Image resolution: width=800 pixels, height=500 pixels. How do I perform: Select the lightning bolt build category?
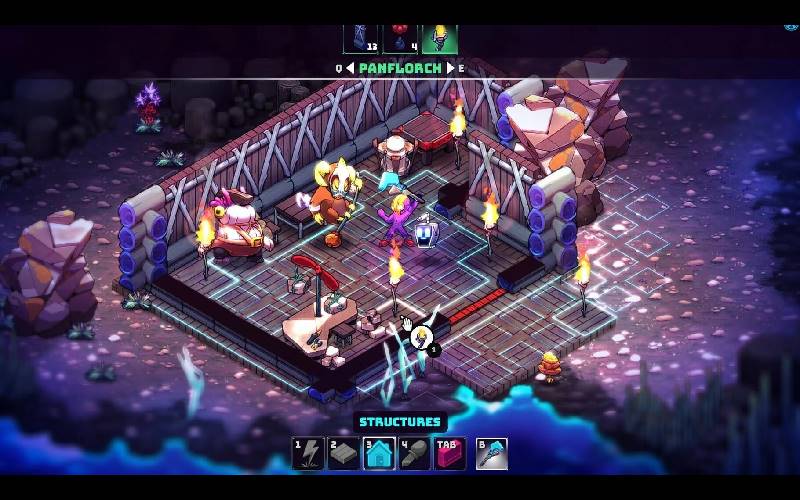click(308, 454)
